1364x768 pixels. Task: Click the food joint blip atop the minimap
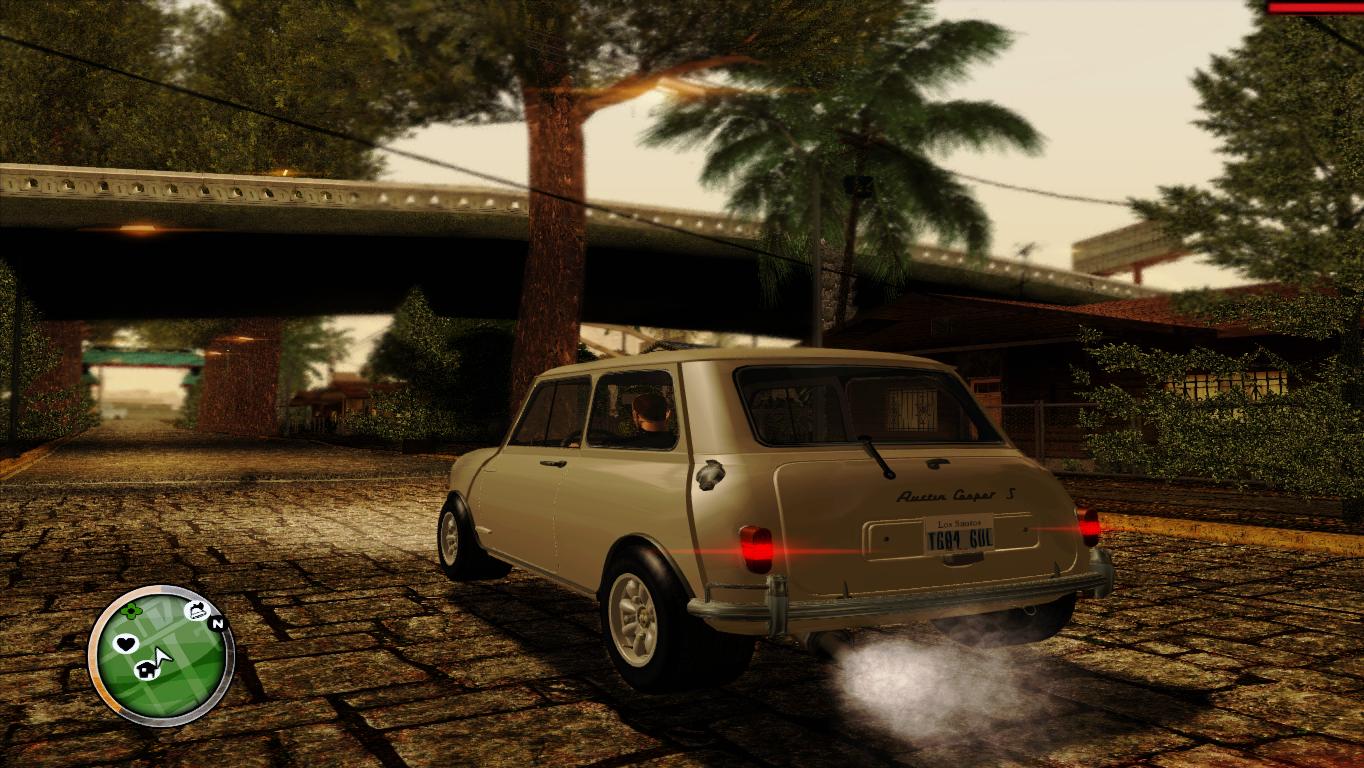196,610
